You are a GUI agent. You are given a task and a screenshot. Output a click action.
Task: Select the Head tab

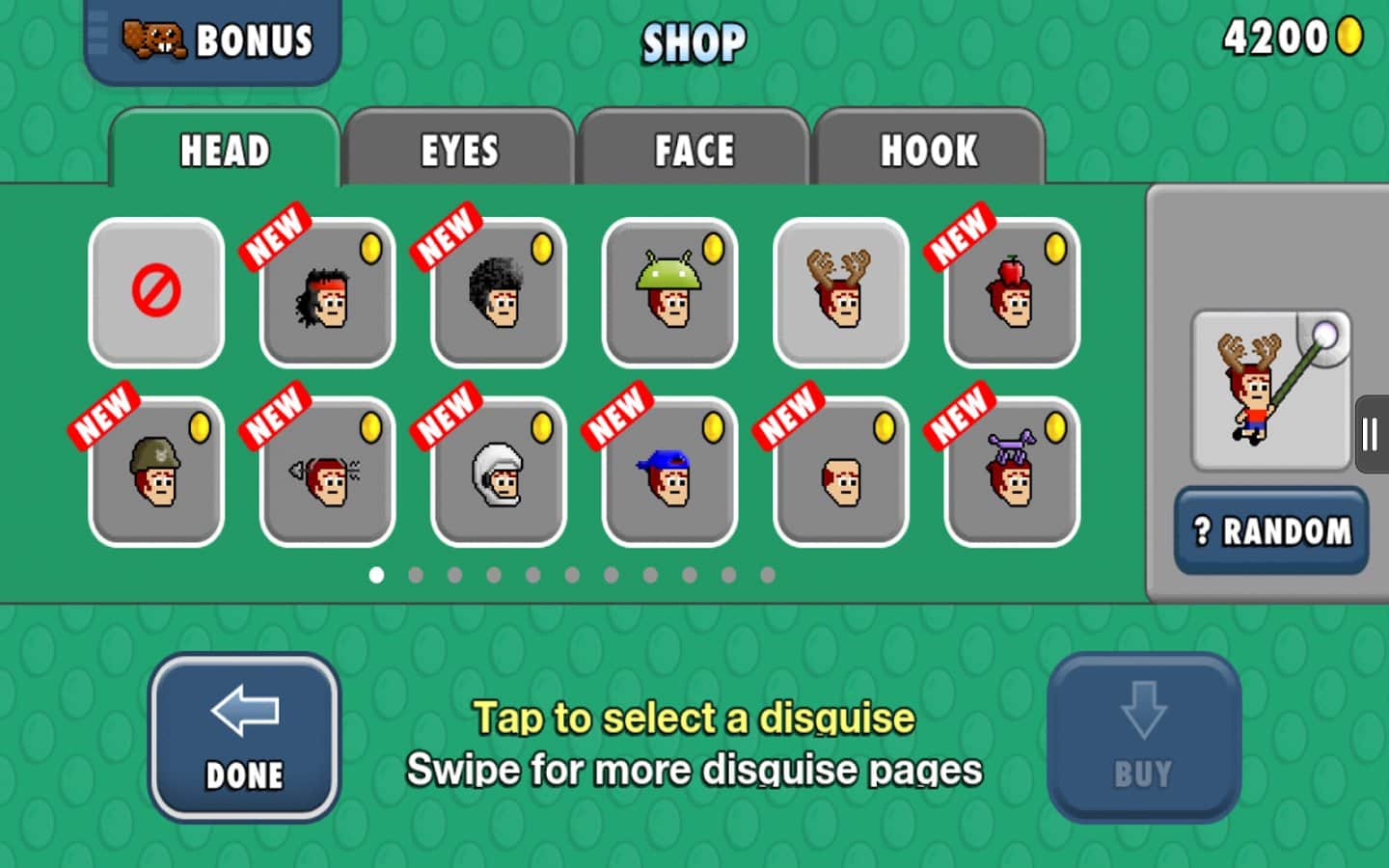pos(225,149)
